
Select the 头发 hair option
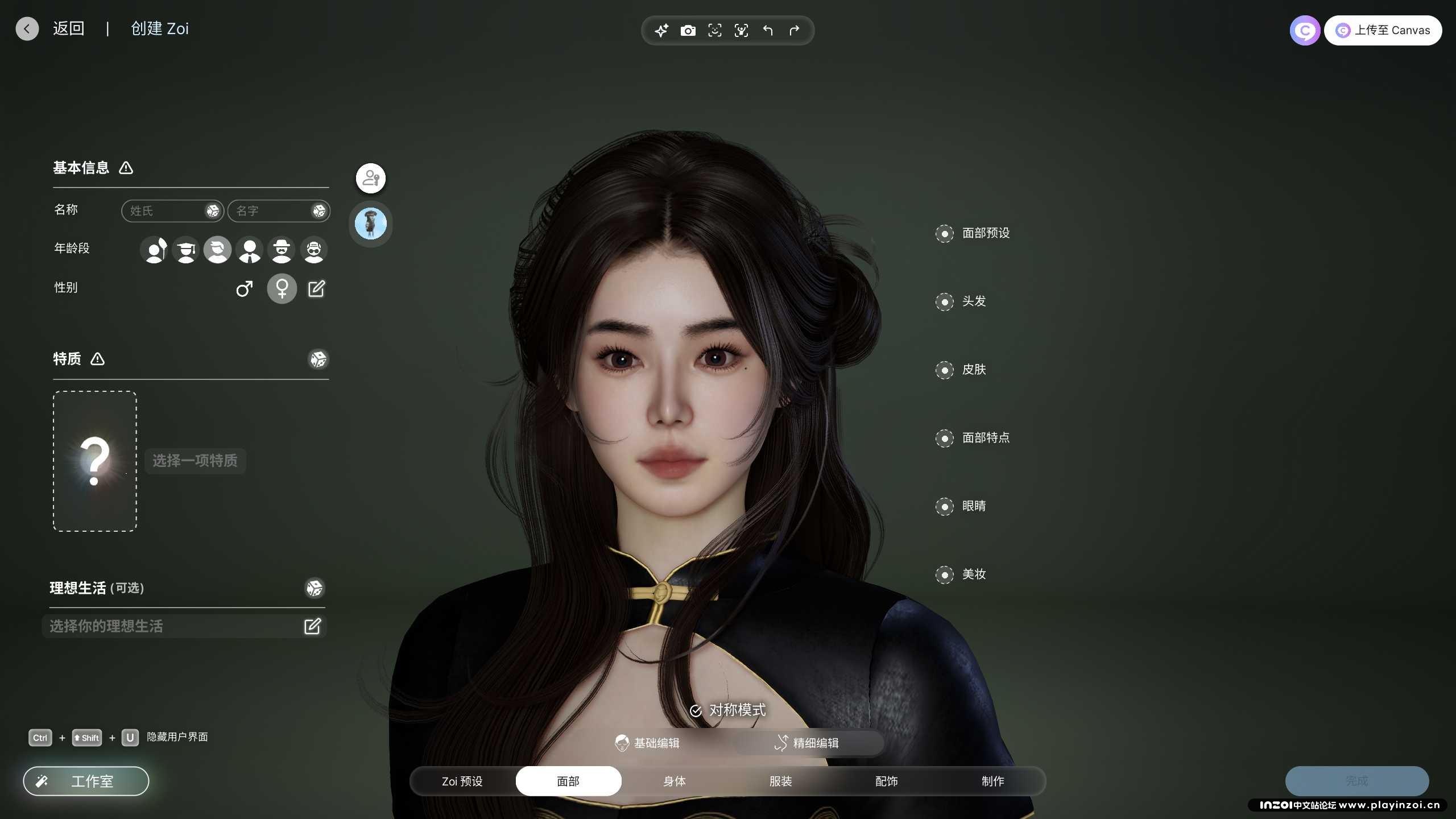tap(973, 301)
